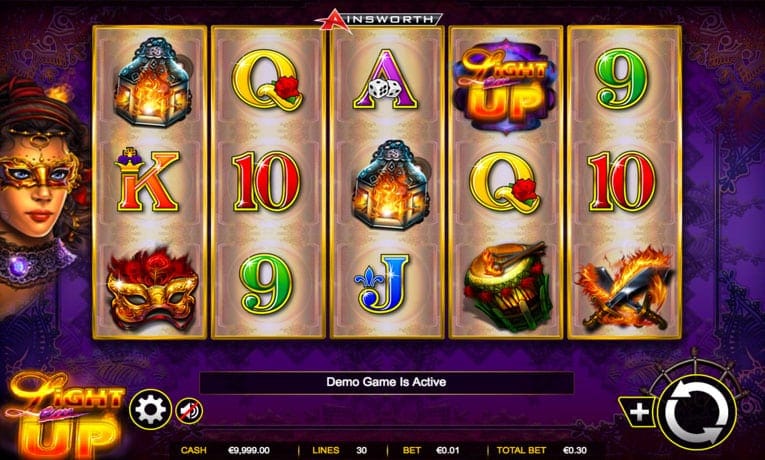
Task: Click the plus button beside the spin button
Action: [x=637, y=412]
